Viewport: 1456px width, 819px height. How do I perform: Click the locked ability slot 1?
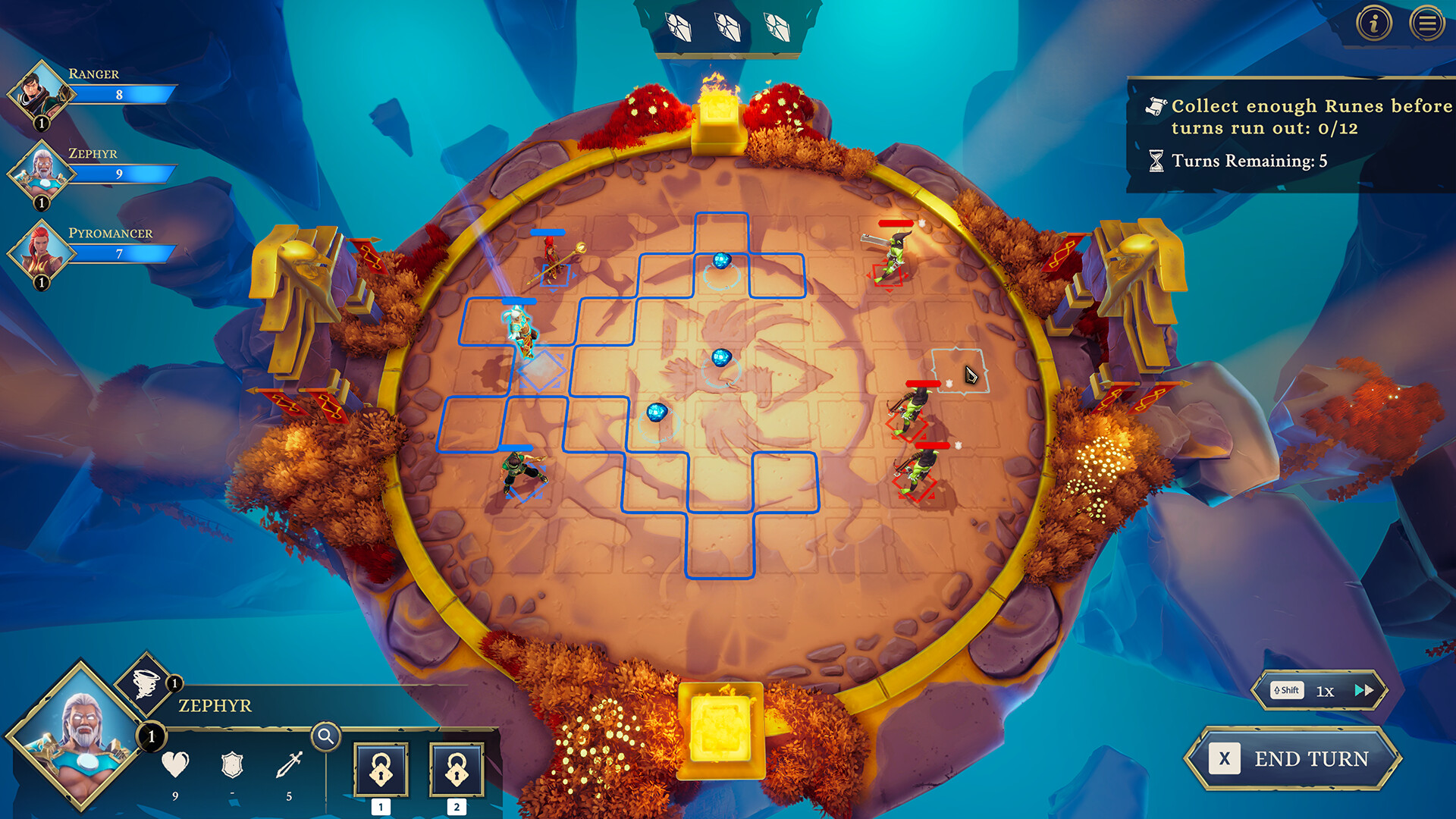(381, 770)
